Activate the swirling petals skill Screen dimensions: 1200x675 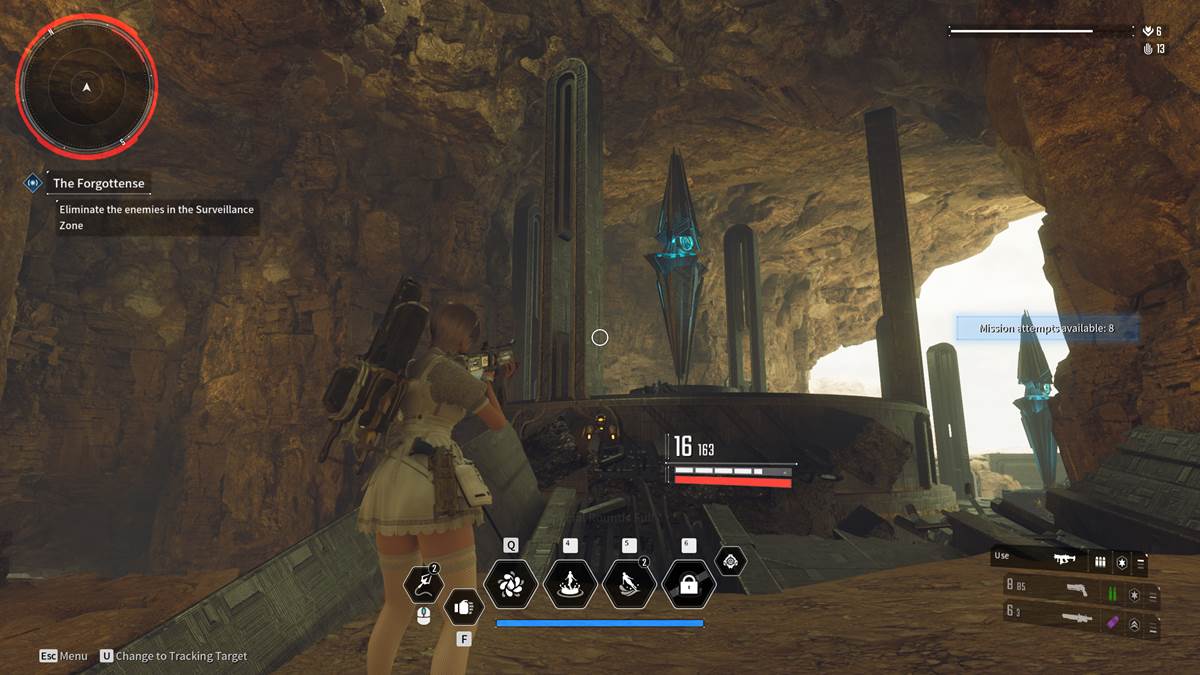(x=511, y=584)
